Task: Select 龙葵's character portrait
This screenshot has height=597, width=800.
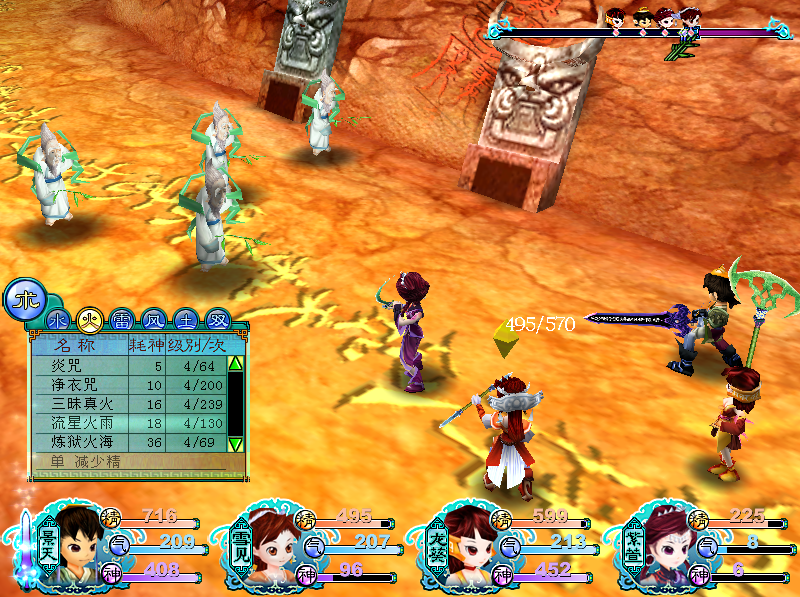Action: click(x=468, y=545)
